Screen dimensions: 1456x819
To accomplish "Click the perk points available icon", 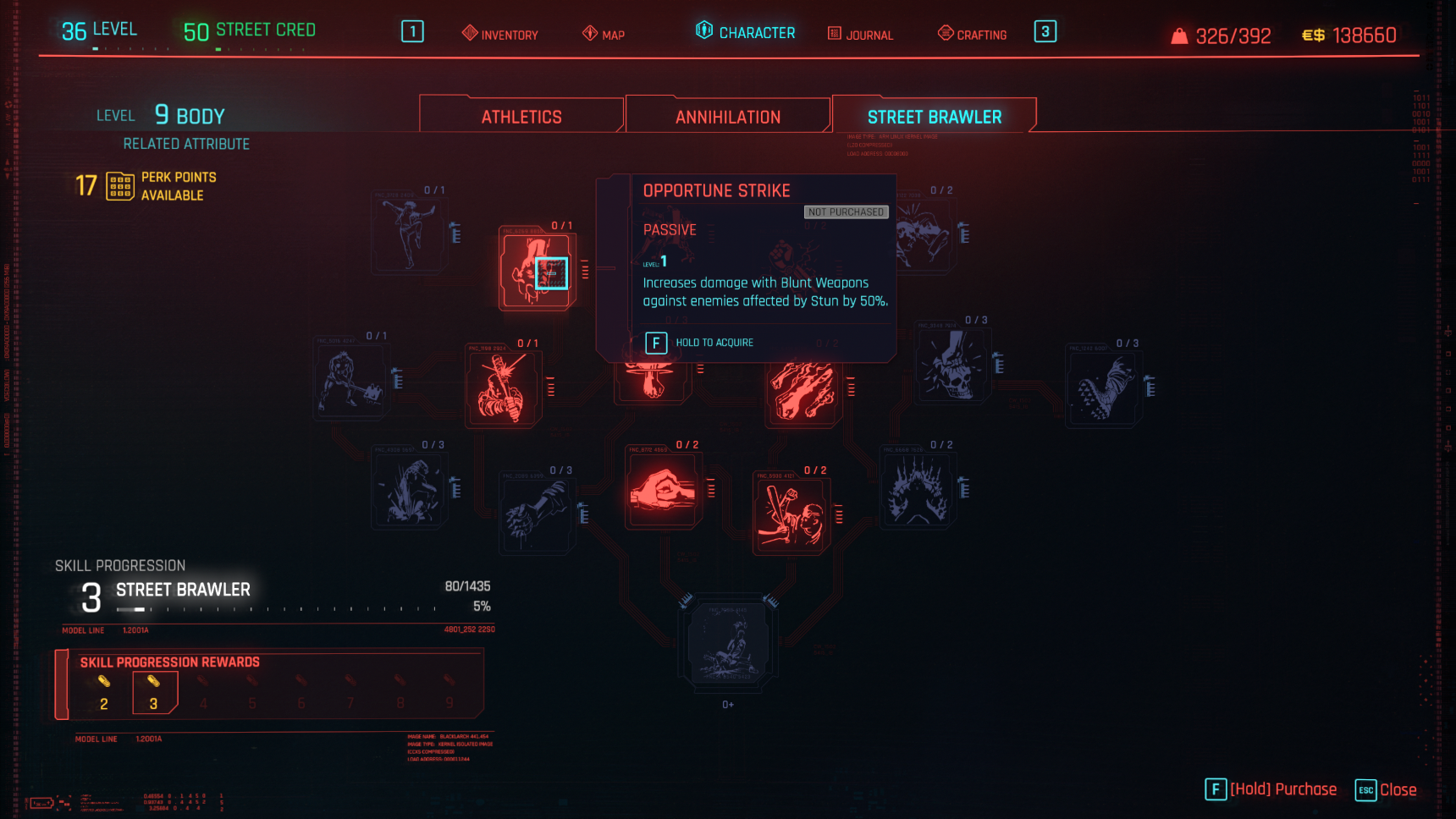I will click(x=120, y=186).
